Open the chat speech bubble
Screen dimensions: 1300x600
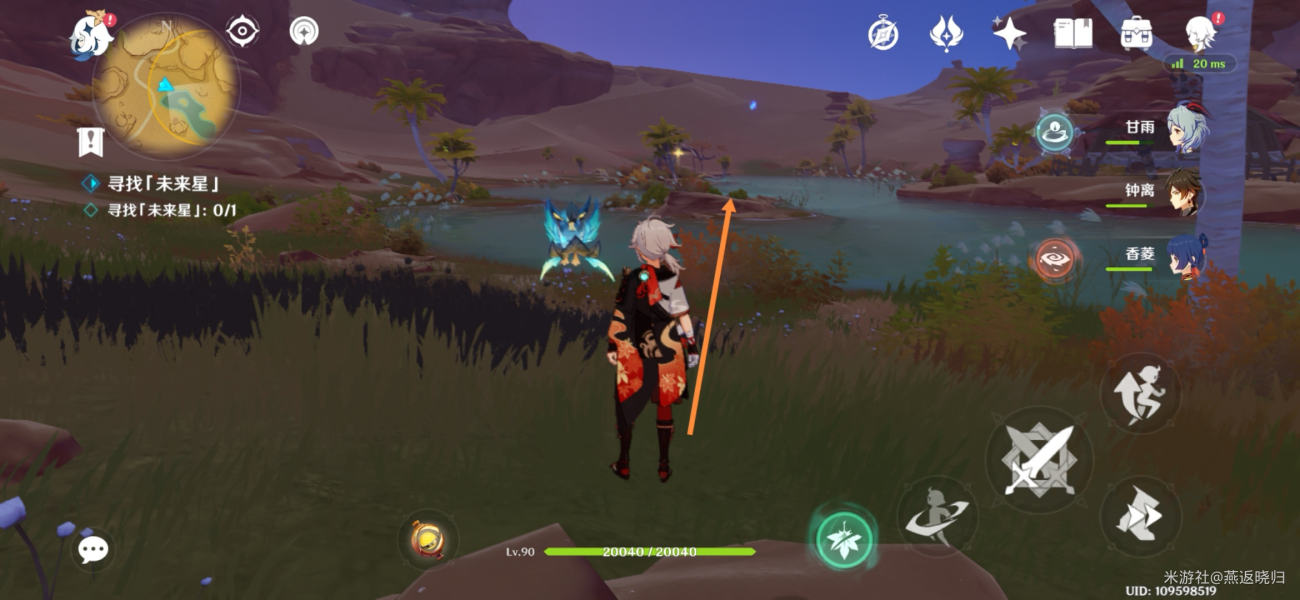pyautogui.click(x=94, y=549)
